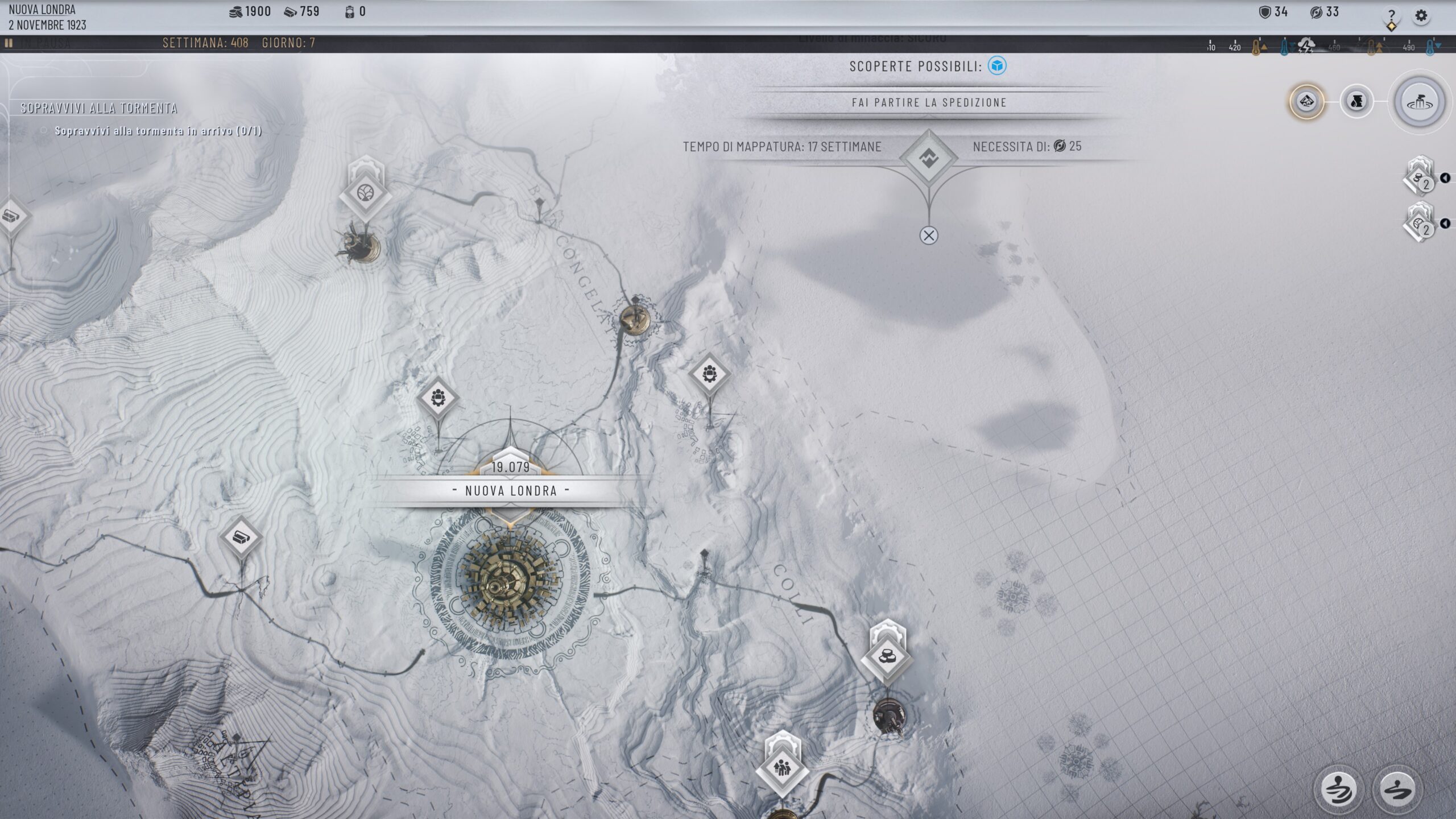Click the FAI PARTIRE LA SPEDIZIONE button
This screenshot has height=819, width=1456.
(x=928, y=103)
